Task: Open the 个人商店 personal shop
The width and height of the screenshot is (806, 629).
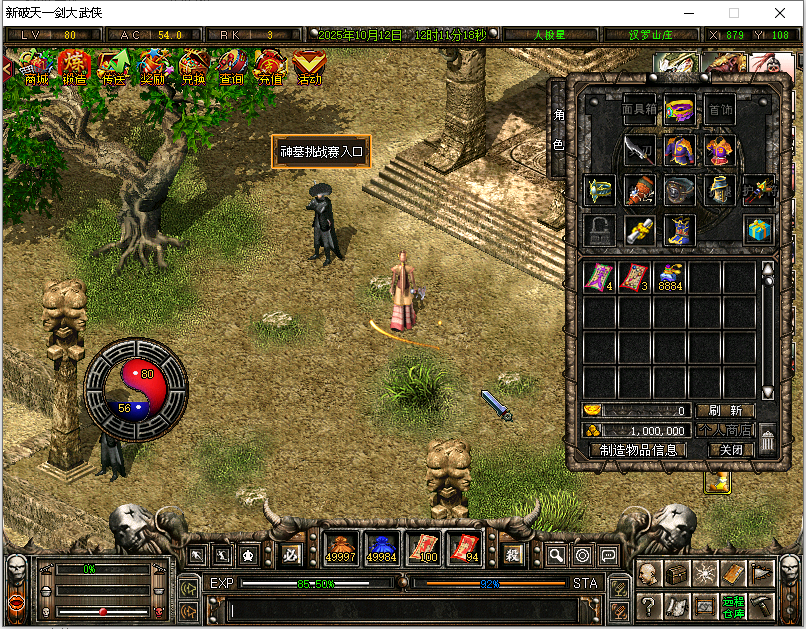Action: (725, 430)
